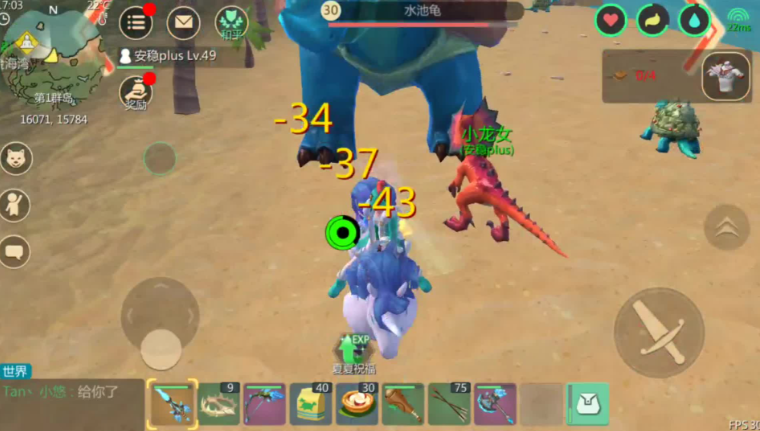Select the blue spear hotbar slot
The height and width of the screenshot is (431, 760).
click(x=171, y=404)
